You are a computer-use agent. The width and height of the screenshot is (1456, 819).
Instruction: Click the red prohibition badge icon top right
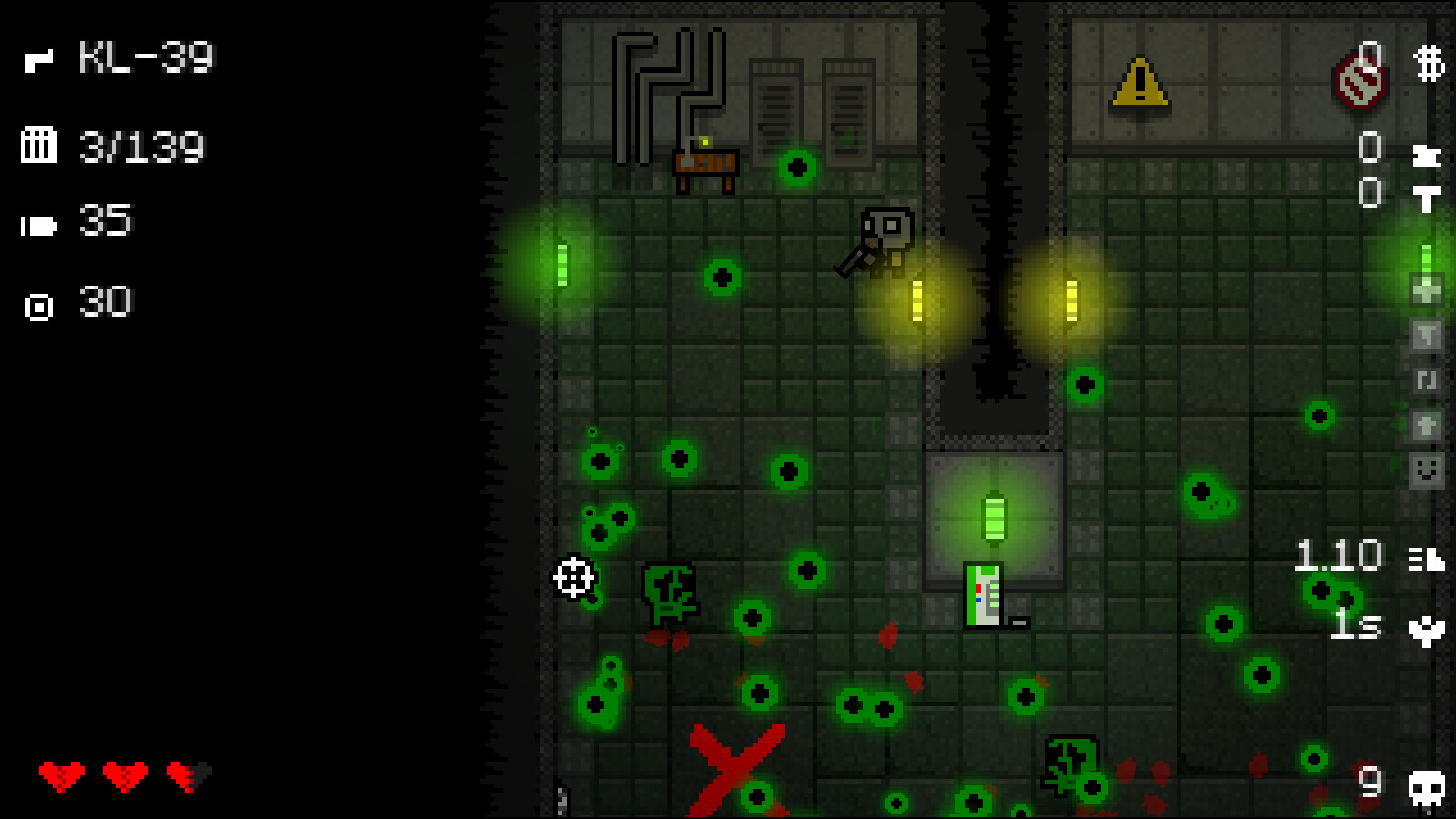click(1360, 77)
